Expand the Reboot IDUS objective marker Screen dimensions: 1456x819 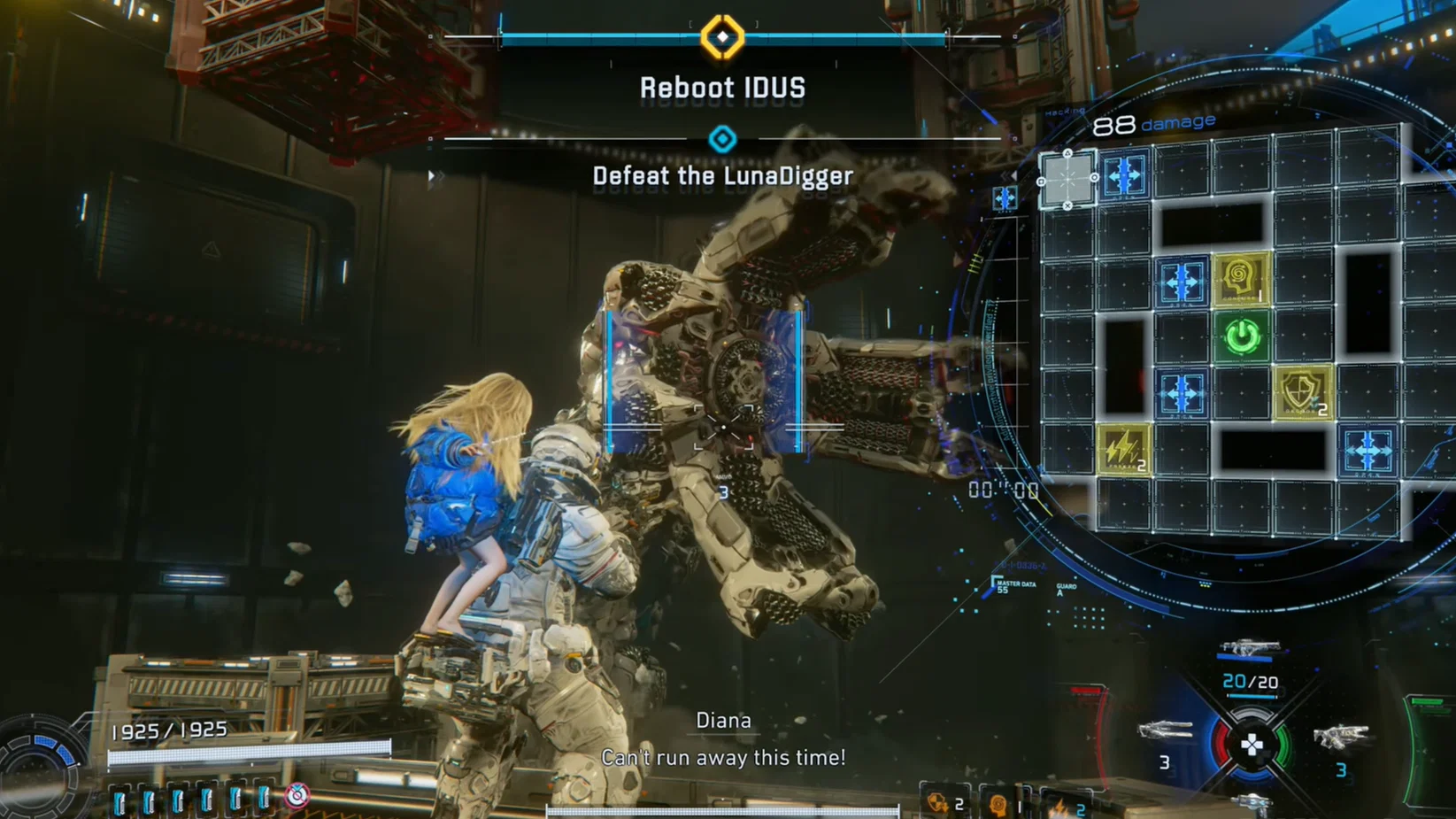click(724, 35)
